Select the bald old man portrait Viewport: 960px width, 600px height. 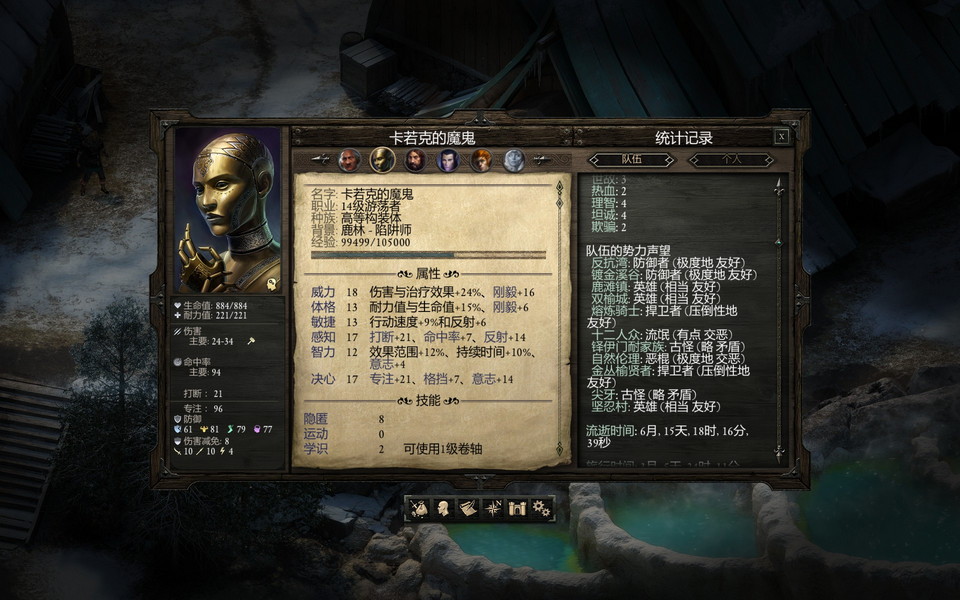[x=350, y=160]
